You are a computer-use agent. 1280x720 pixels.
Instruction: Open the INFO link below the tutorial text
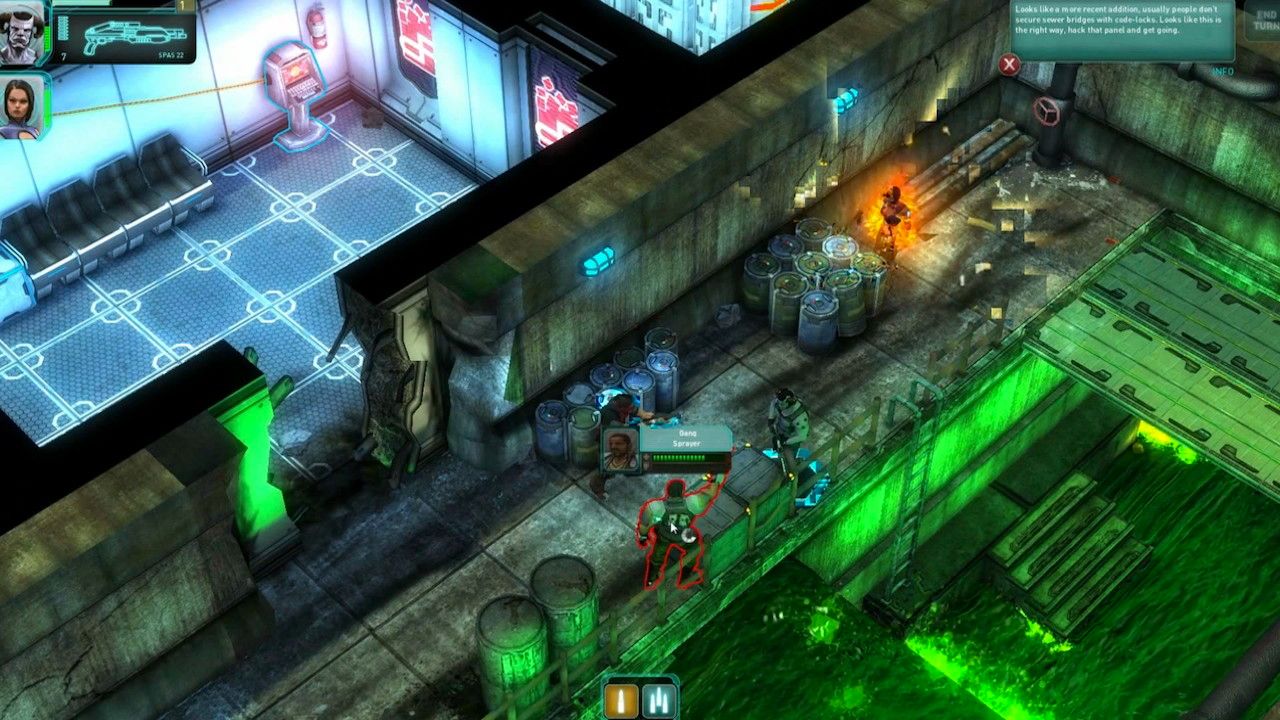point(1222,70)
